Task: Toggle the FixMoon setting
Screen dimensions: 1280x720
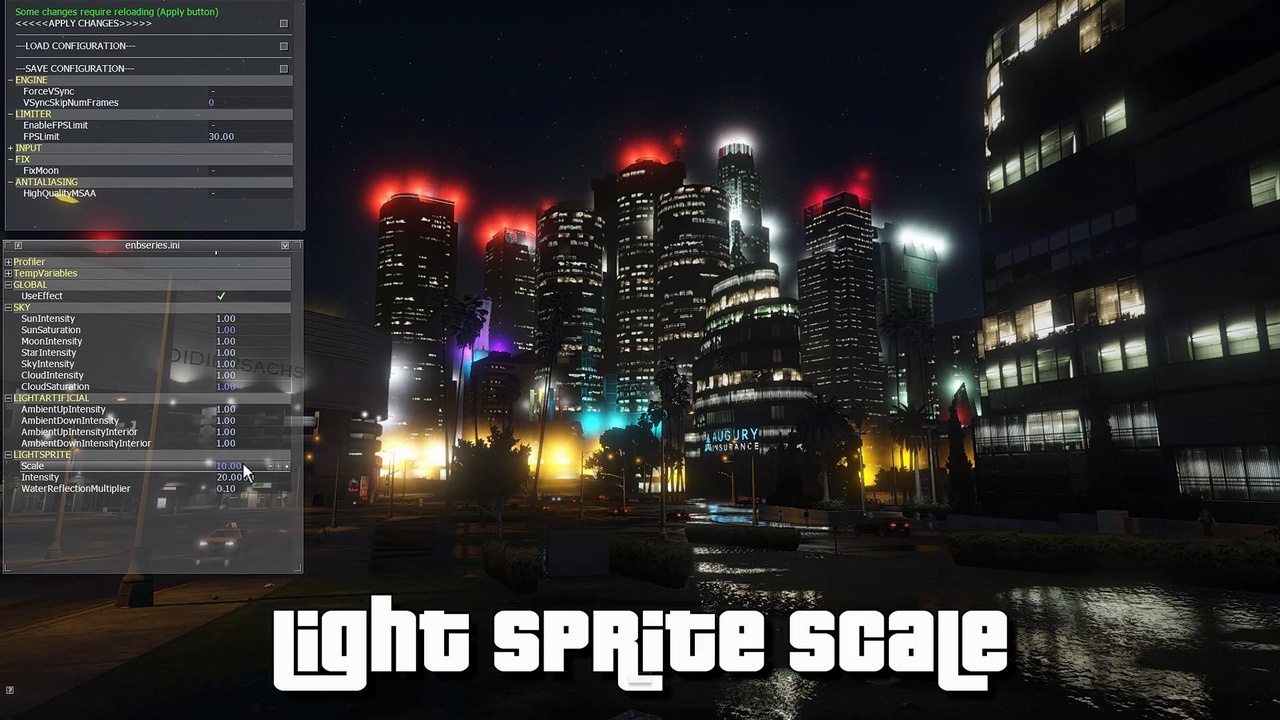Action: [x=213, y=170]
